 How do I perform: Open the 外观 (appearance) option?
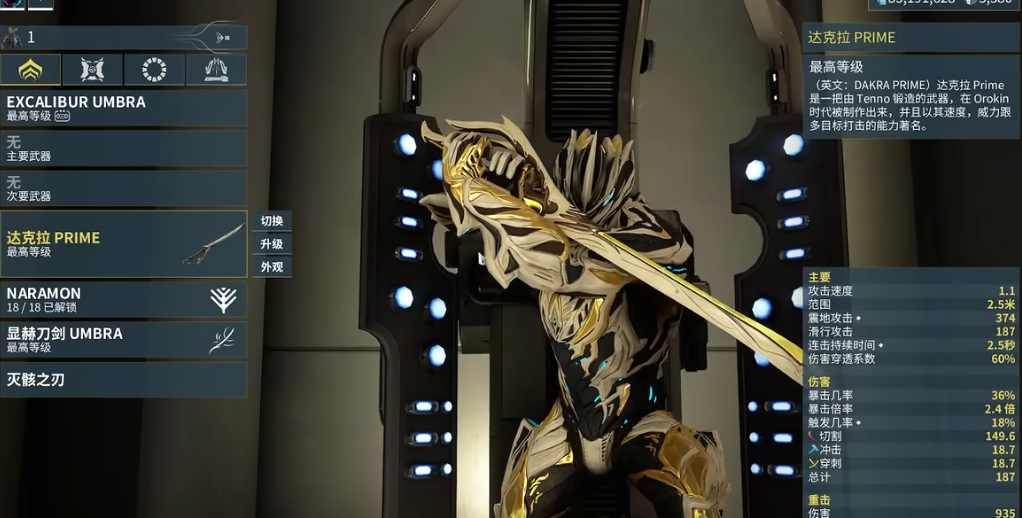[272, 267]
